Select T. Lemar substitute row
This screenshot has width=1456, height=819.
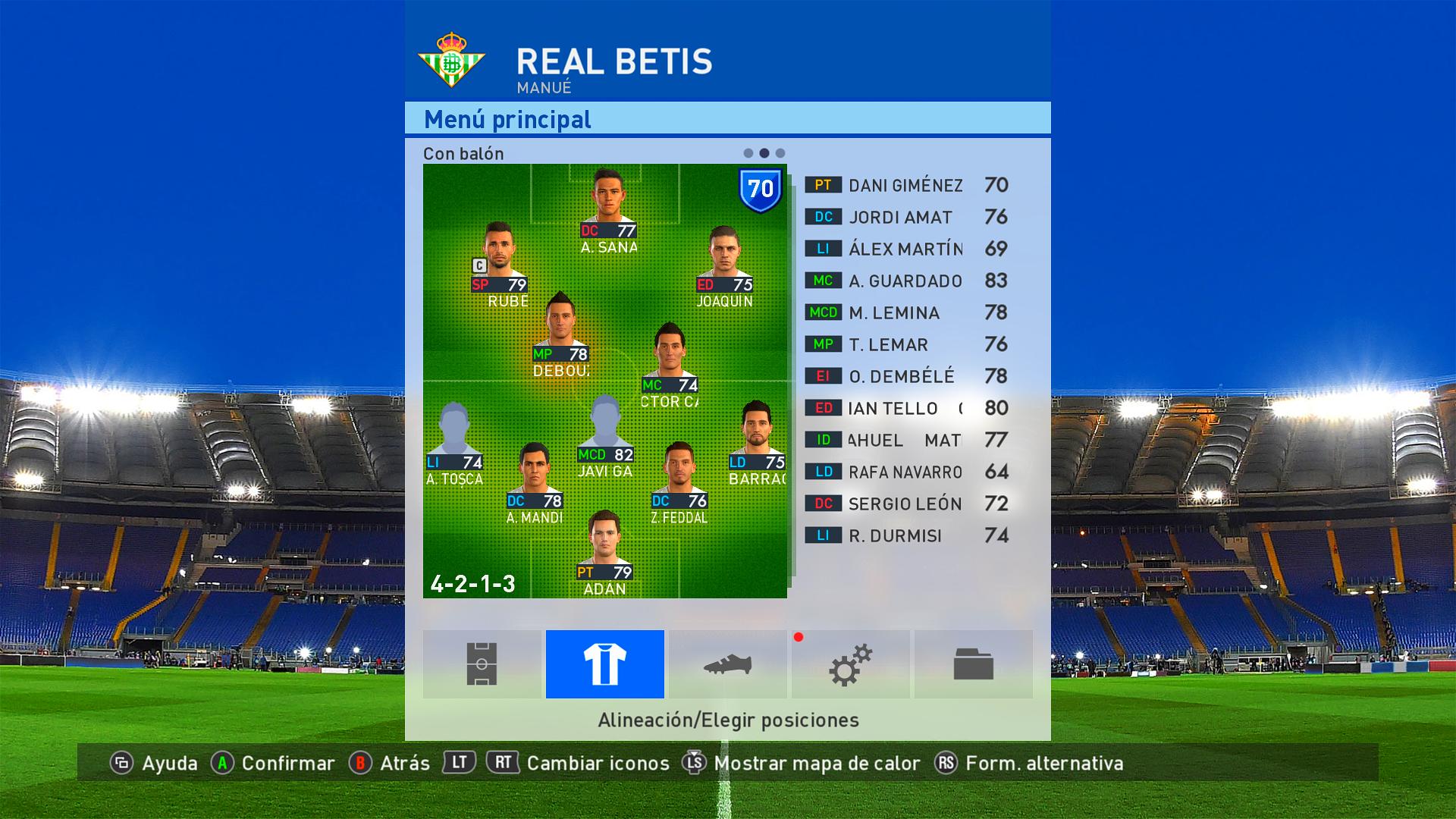pyautogui.click(x=906, y=344)
